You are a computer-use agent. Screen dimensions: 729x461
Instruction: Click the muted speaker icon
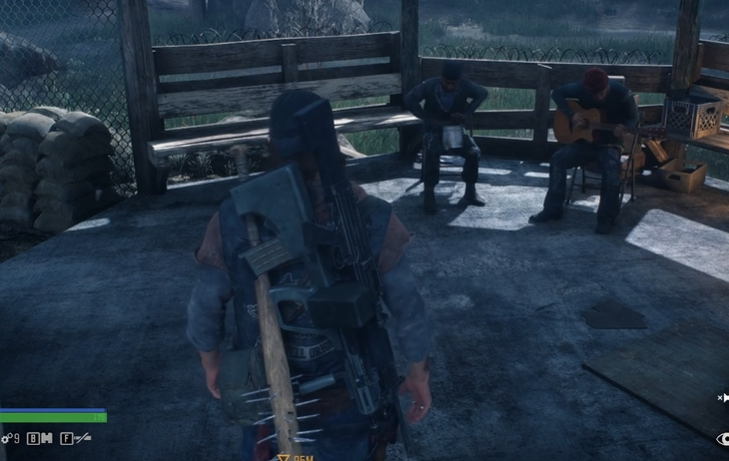pos(722,398)
